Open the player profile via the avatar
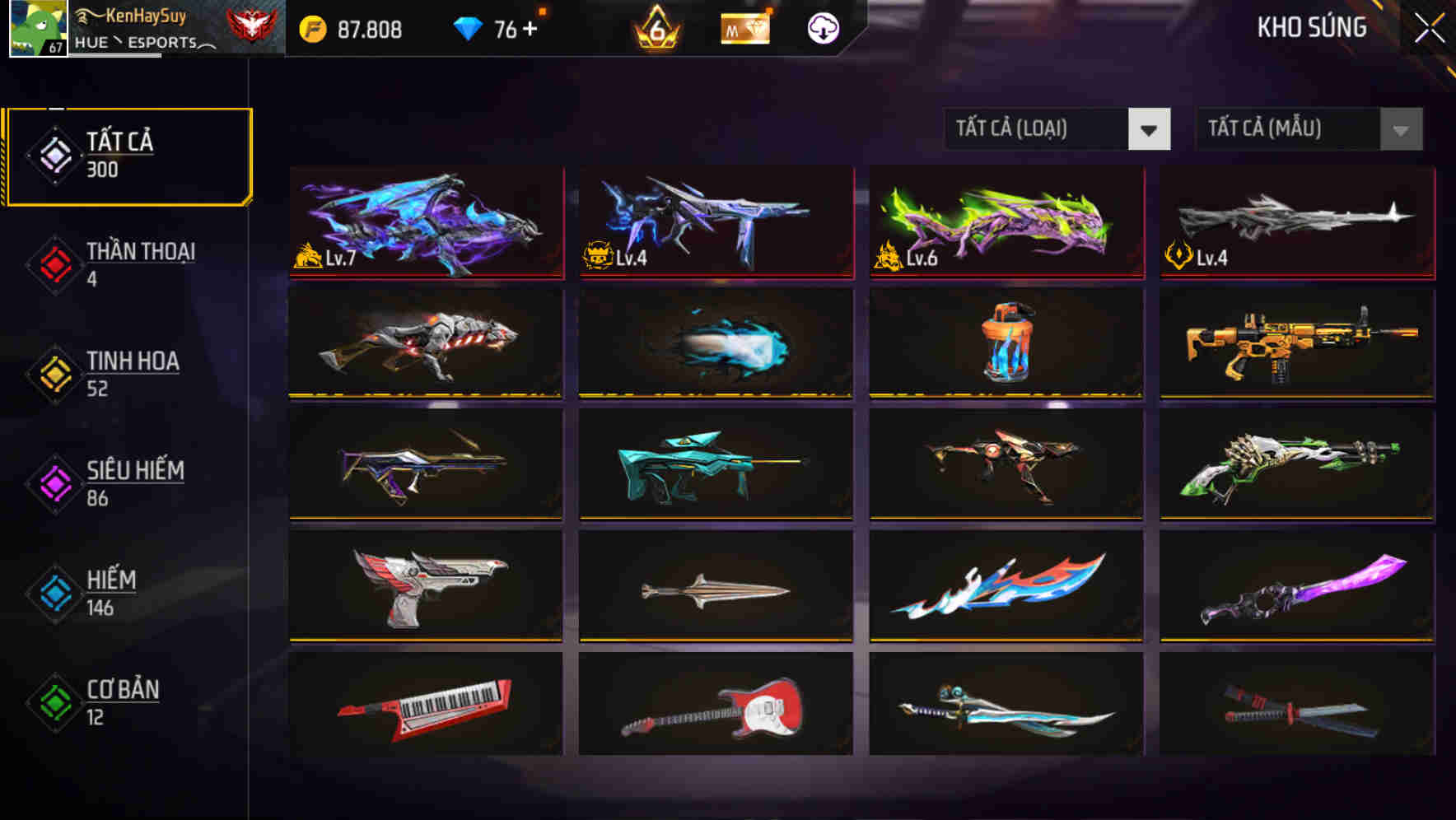 coord(36,29)
